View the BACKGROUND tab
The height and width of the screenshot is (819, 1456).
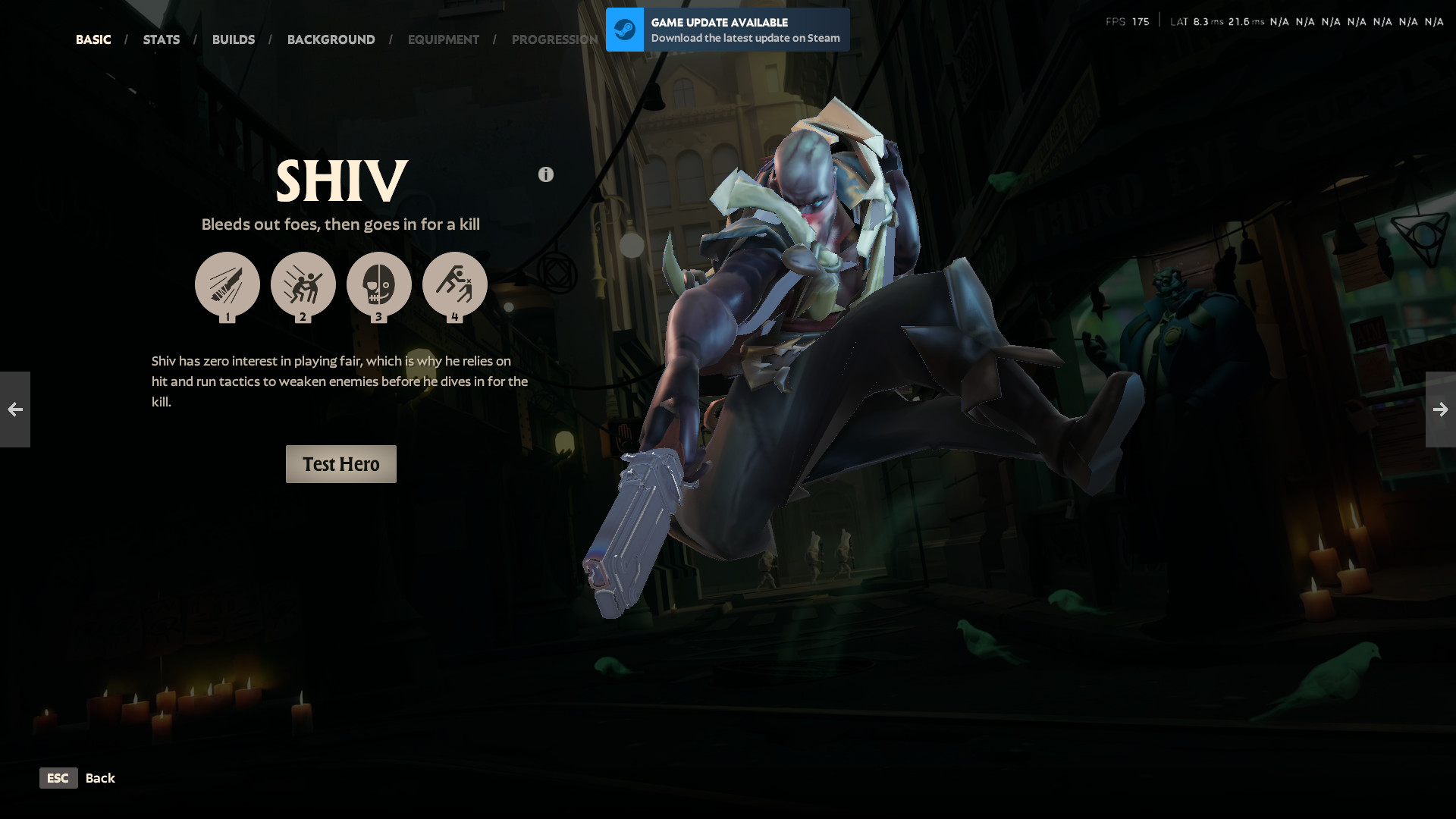point(331,39)
